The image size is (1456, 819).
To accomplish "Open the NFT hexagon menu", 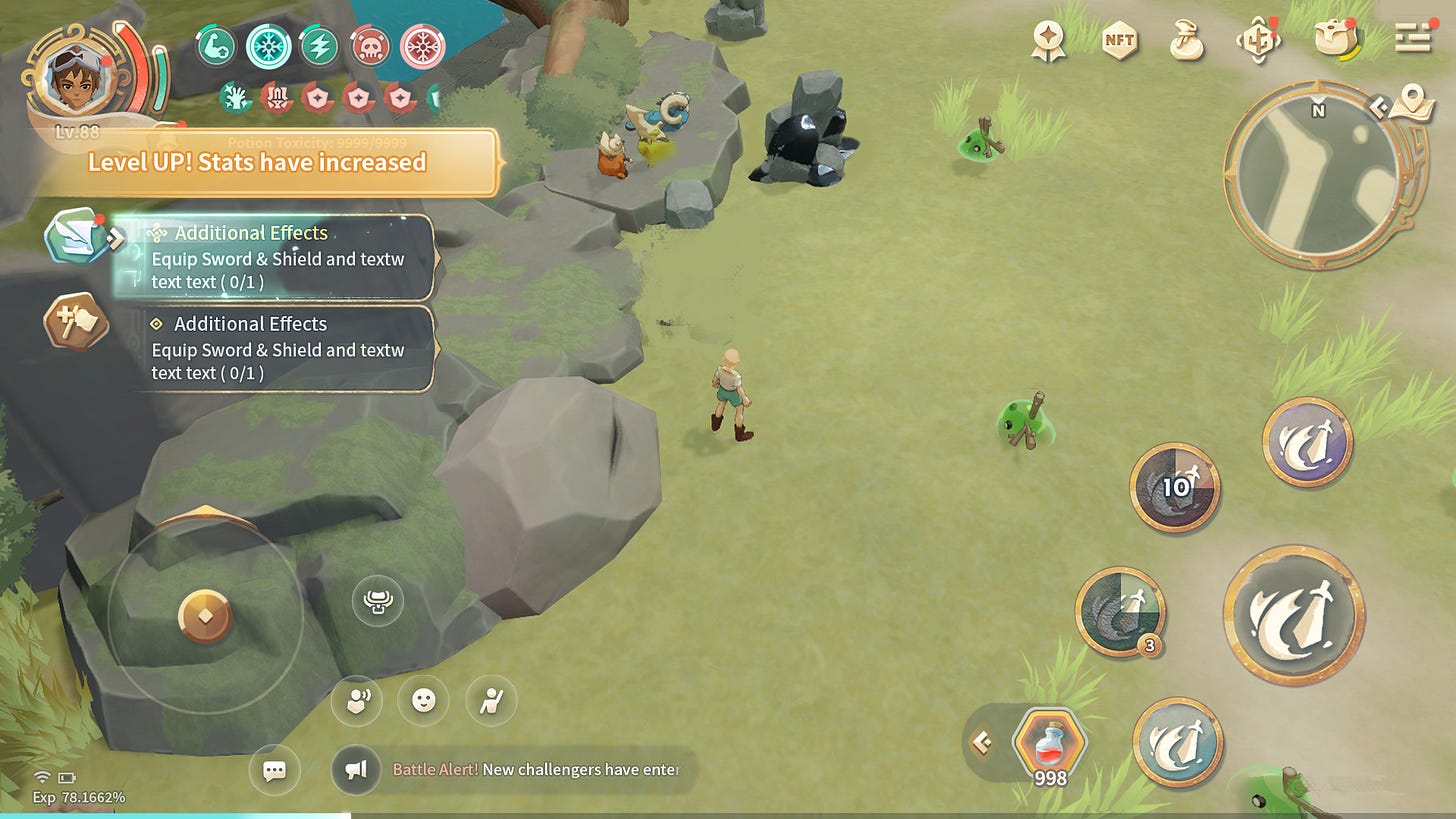I will (1119, 40).
